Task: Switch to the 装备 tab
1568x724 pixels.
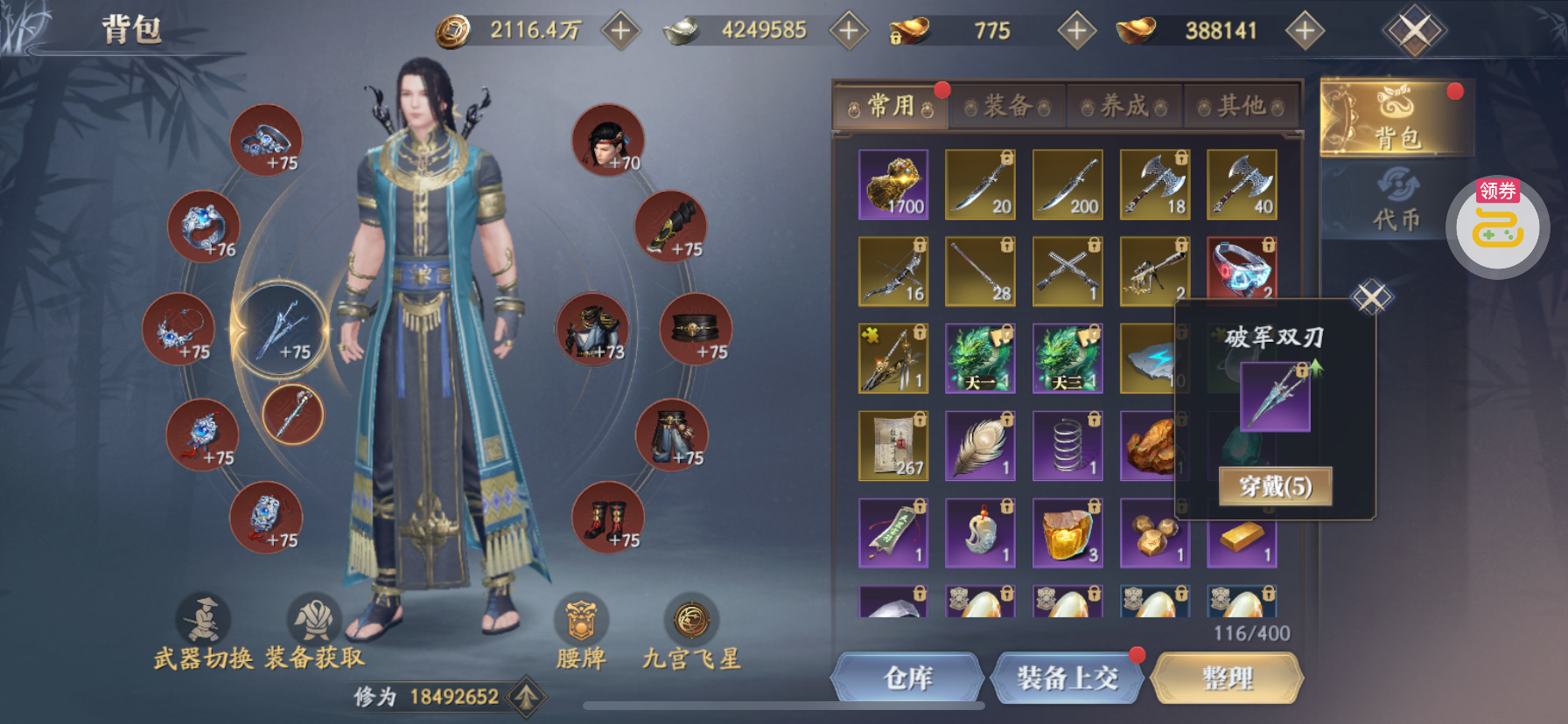Action: [x=1007, y=107]
